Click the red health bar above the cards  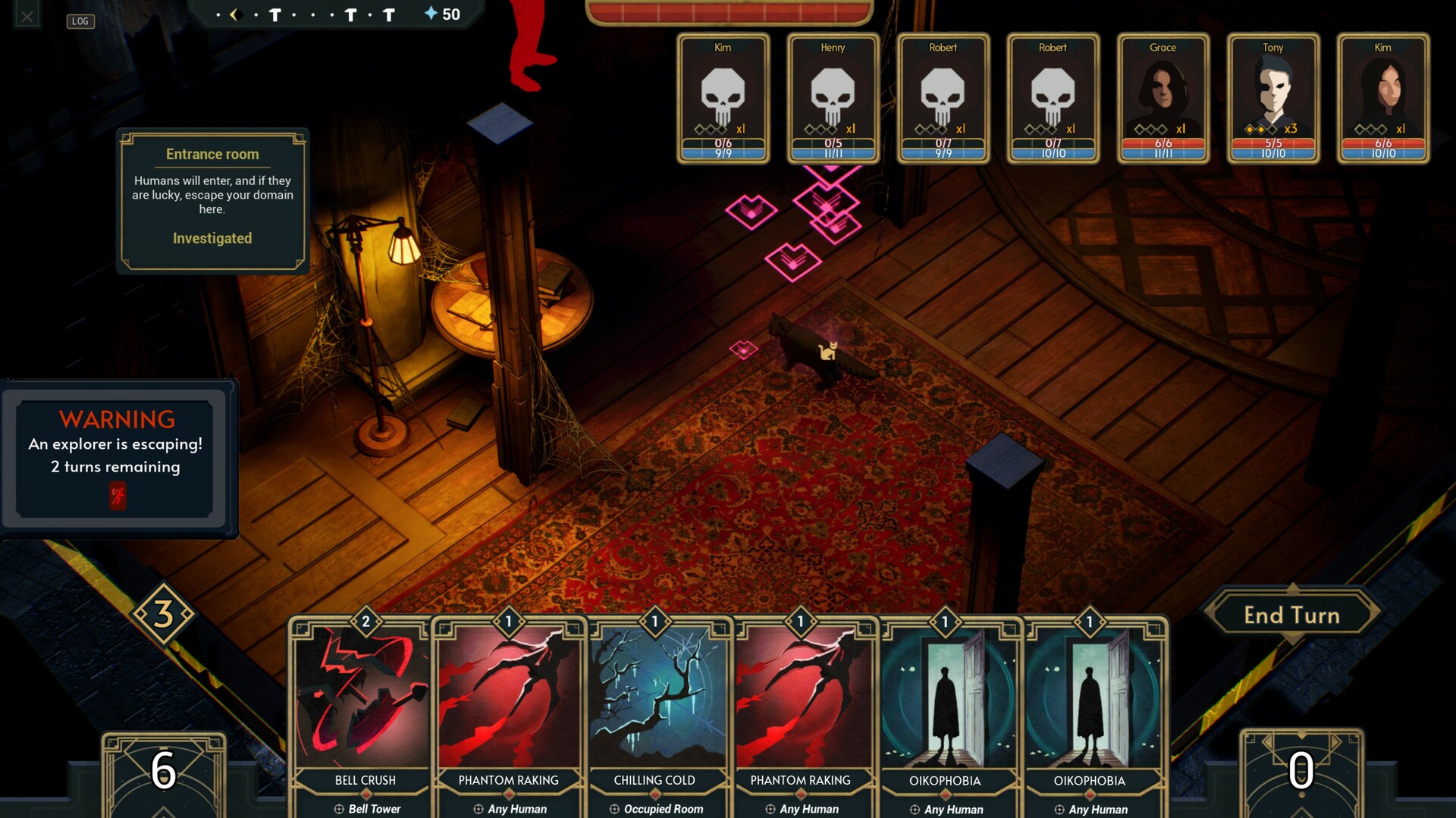(732, 11)
